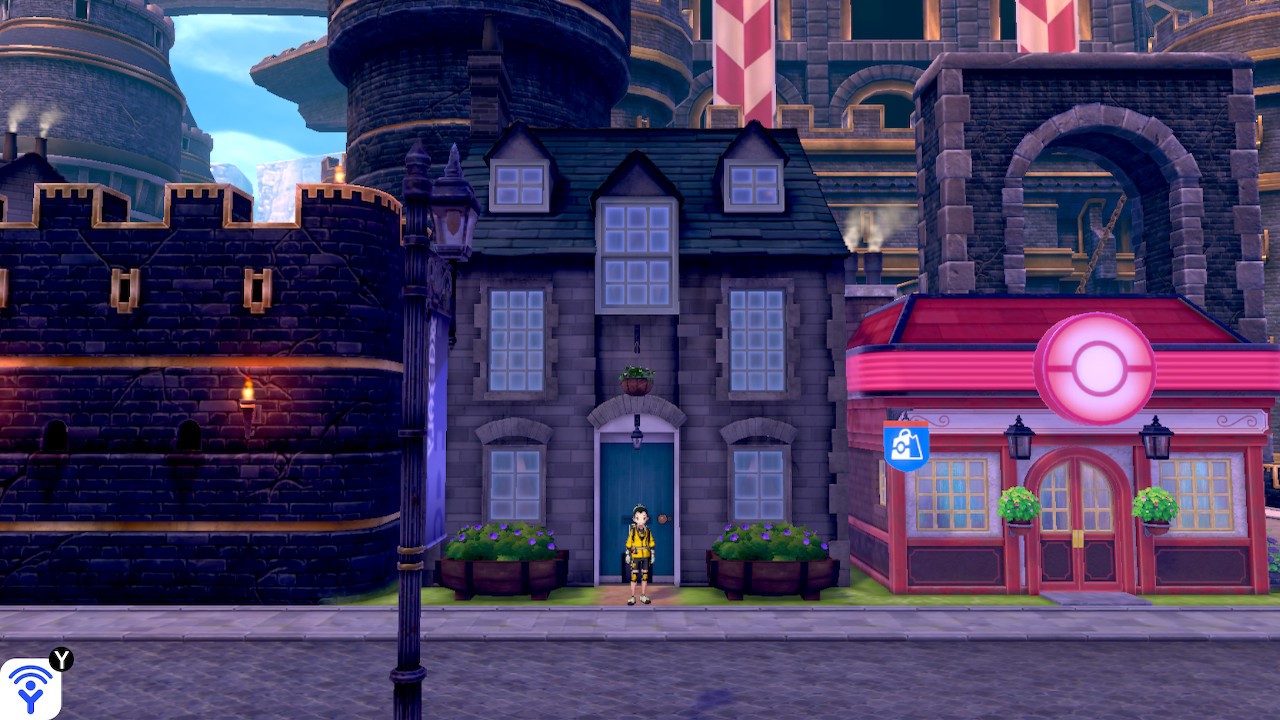
Task: Open Y-Comm with the blue antenna icon
Action: 30,684
